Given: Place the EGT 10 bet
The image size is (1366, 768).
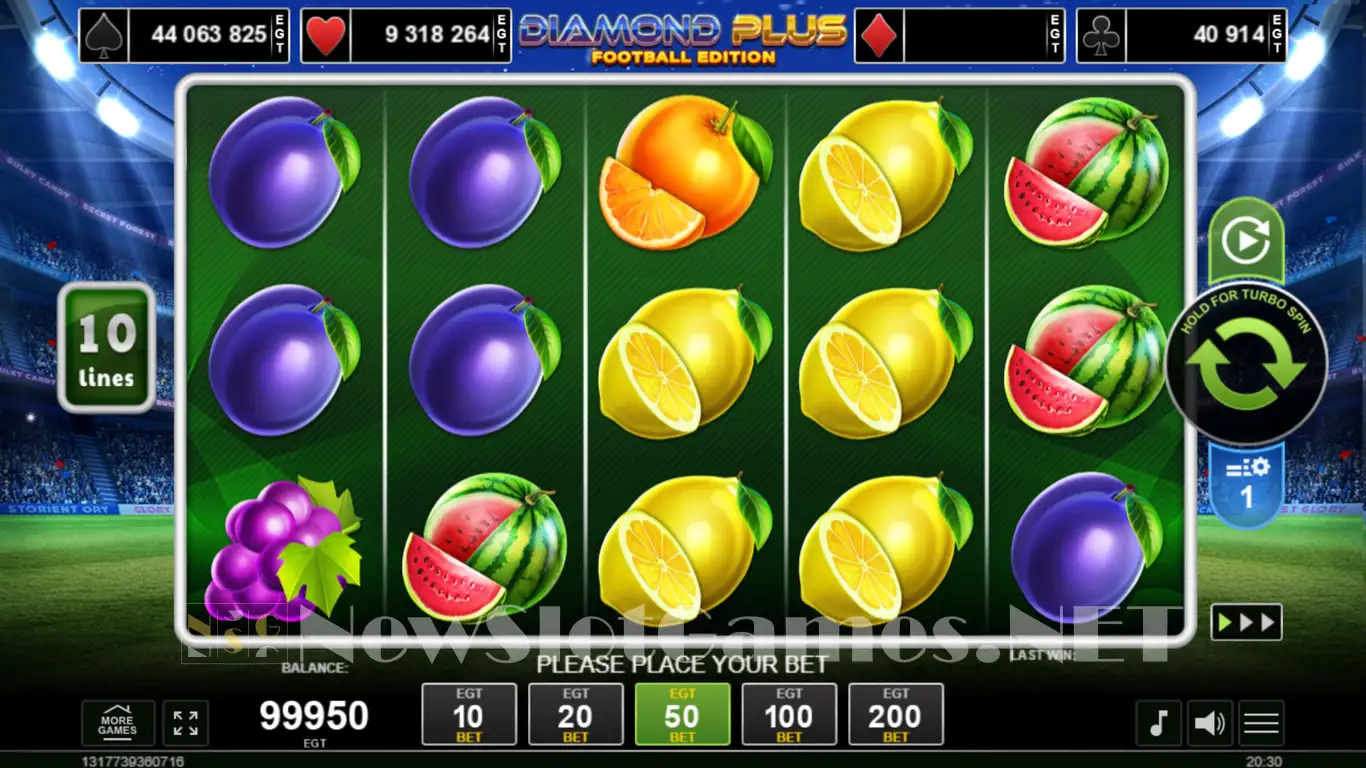Looking at the screenshot, I should [x=469, y=714].
